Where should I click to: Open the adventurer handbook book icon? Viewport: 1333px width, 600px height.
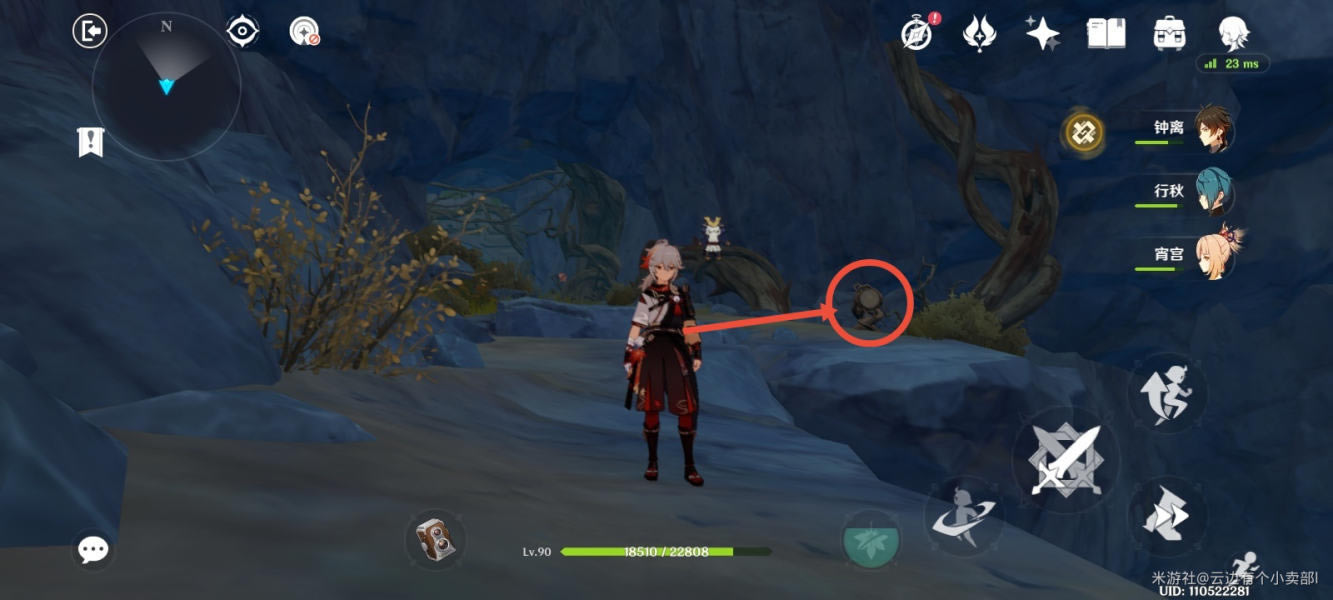1106,33
